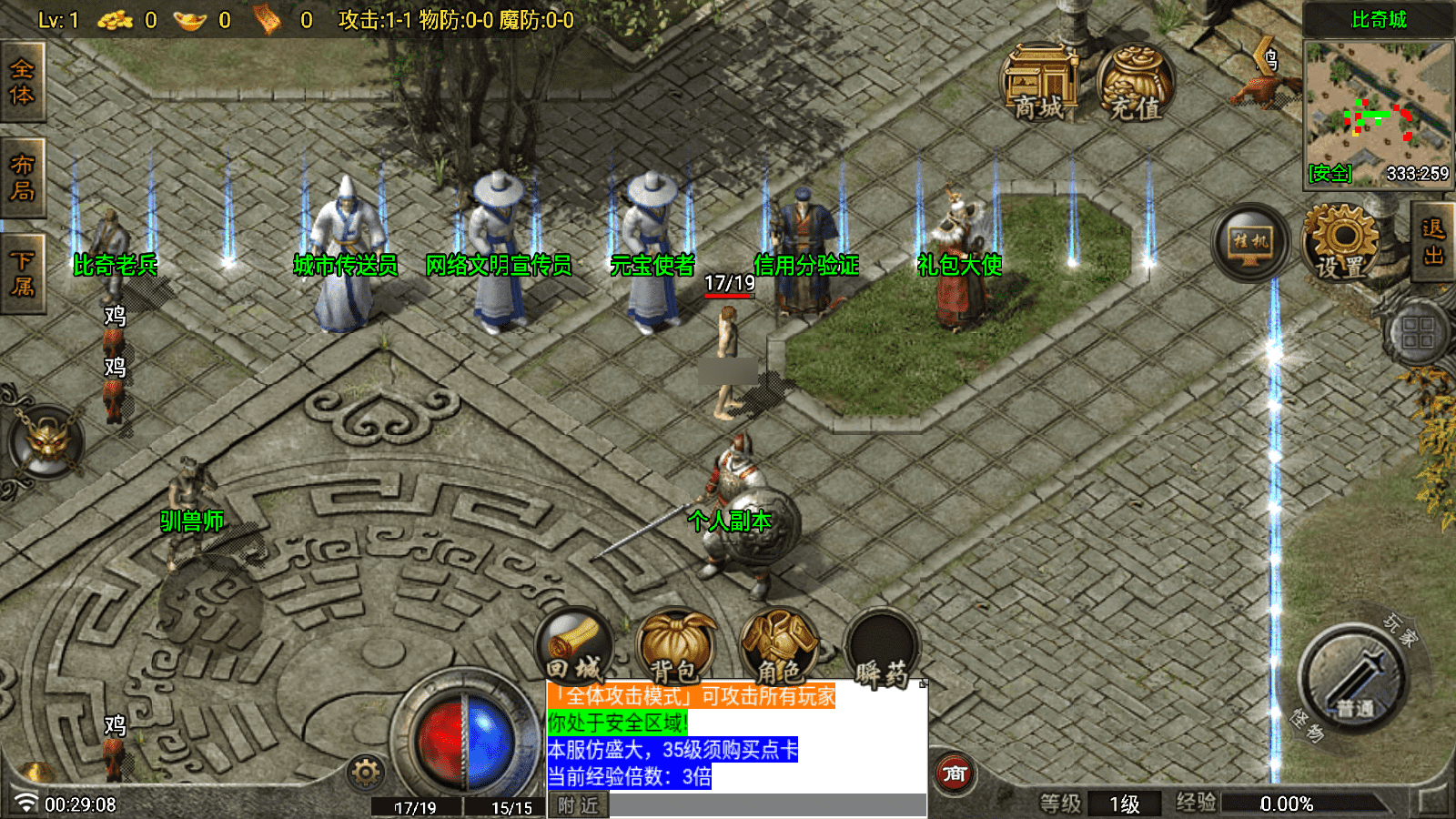Tap the chained demon head icon
The image size is (1456, 819).
[x=46, y=442]
